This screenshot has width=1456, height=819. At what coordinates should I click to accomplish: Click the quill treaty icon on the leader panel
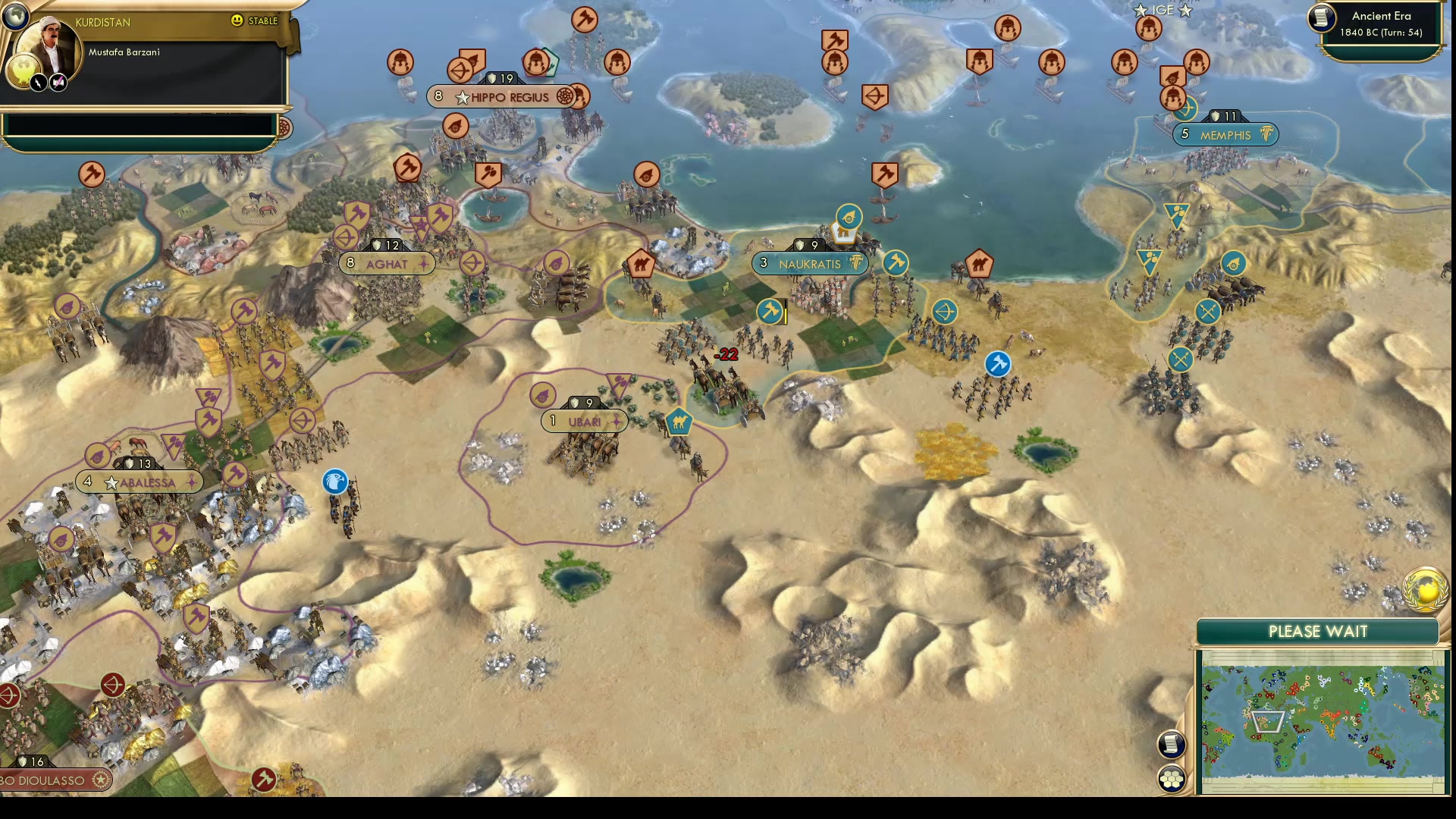point(59,81)
